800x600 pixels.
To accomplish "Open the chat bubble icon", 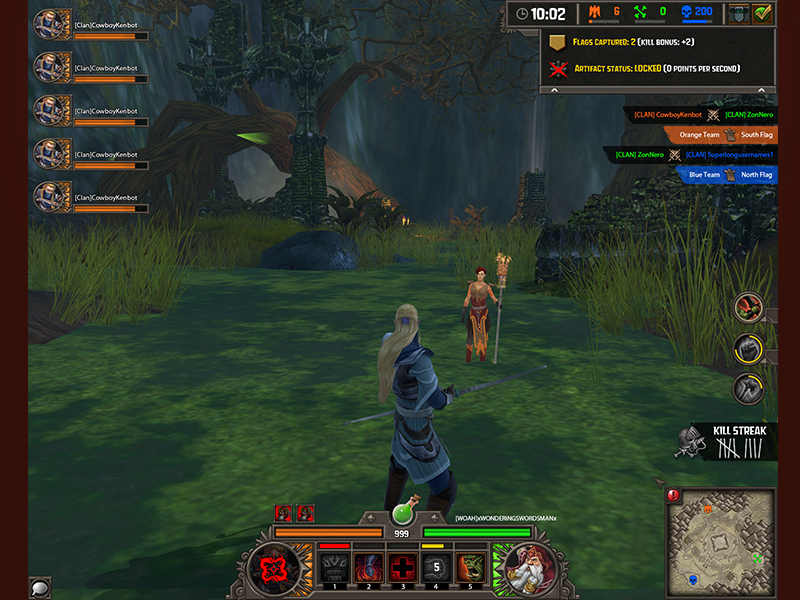I will coord(41,587).
